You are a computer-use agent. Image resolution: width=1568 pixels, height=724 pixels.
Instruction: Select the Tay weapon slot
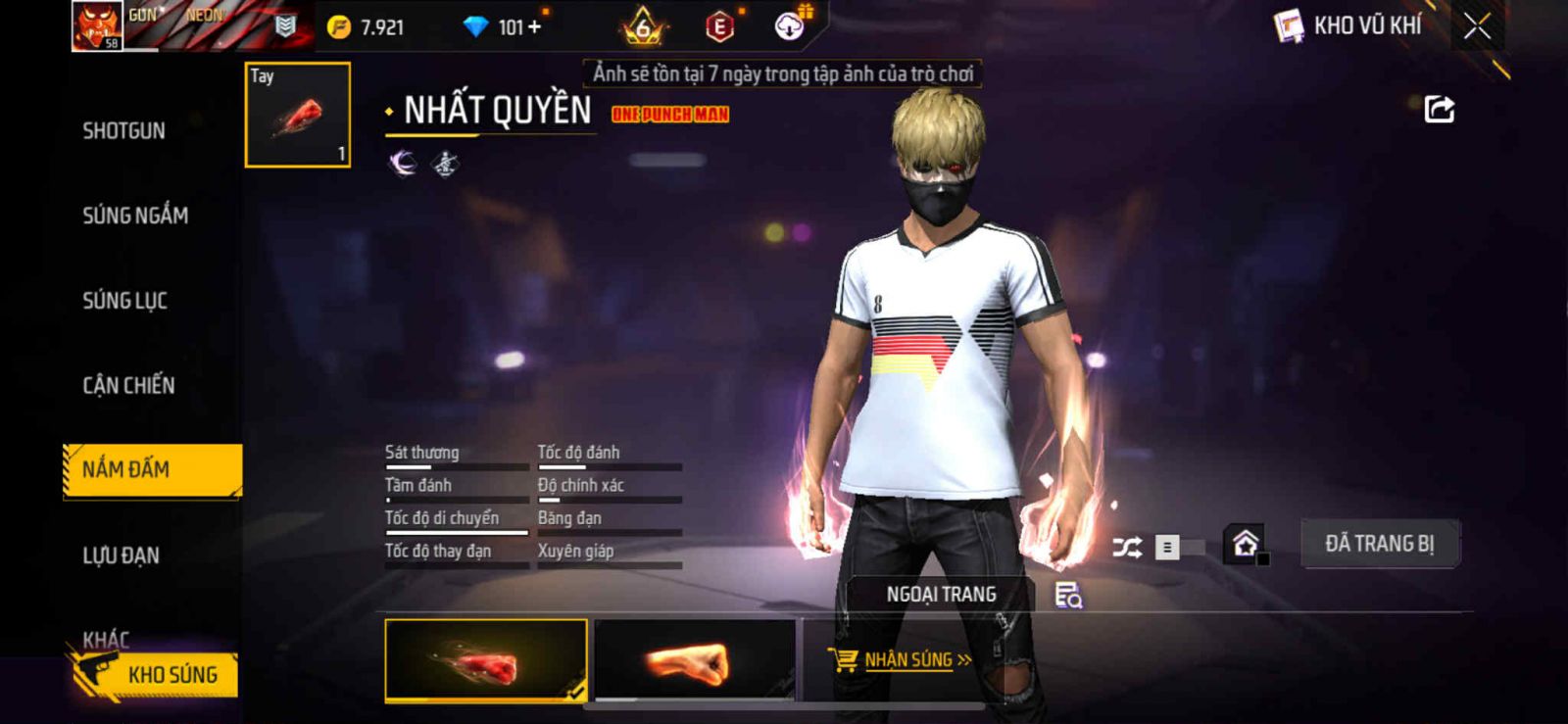[x=298, y=115]
